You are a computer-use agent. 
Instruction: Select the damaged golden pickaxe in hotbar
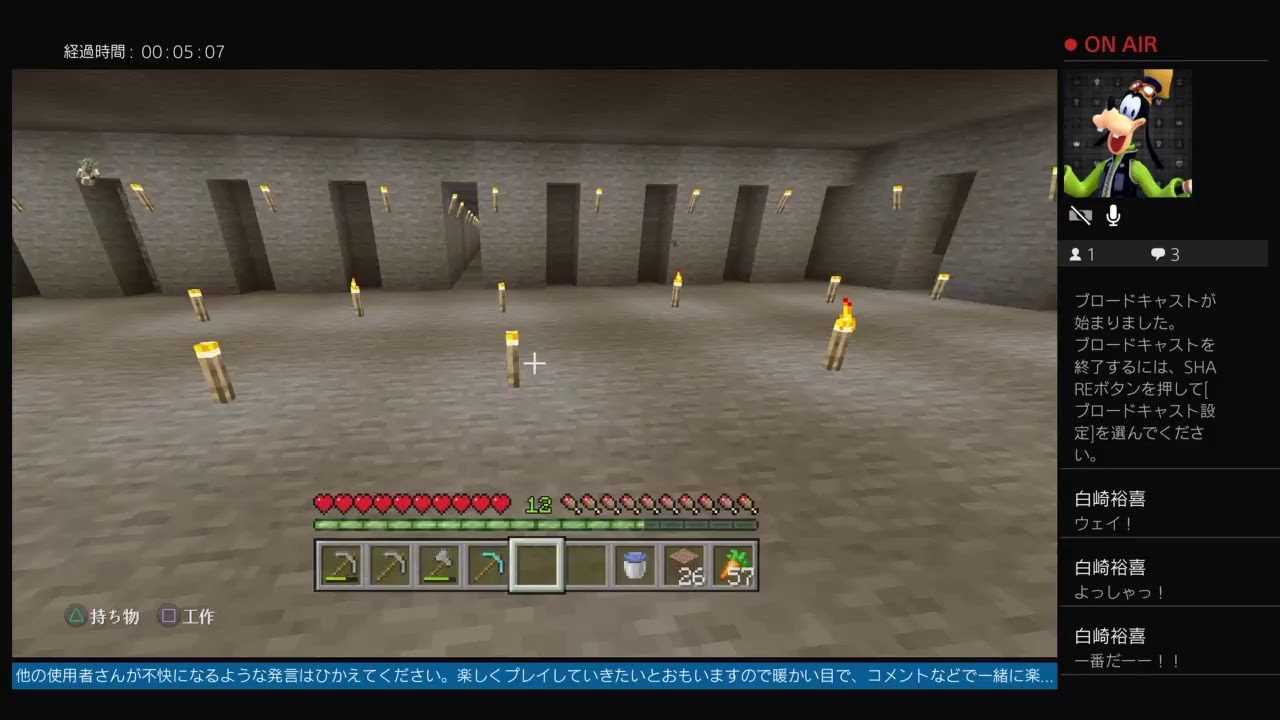coord(340,565)
